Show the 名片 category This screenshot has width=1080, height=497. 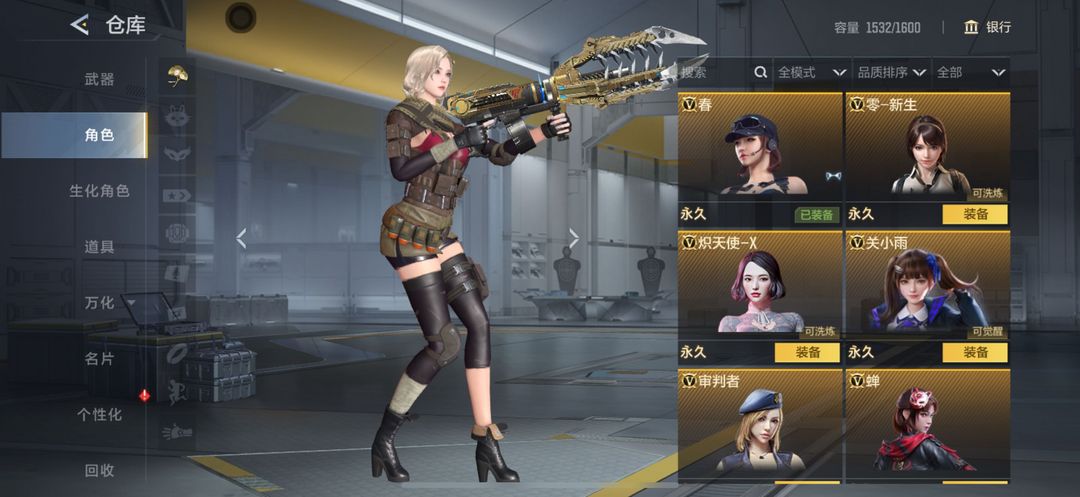(99, 358)
